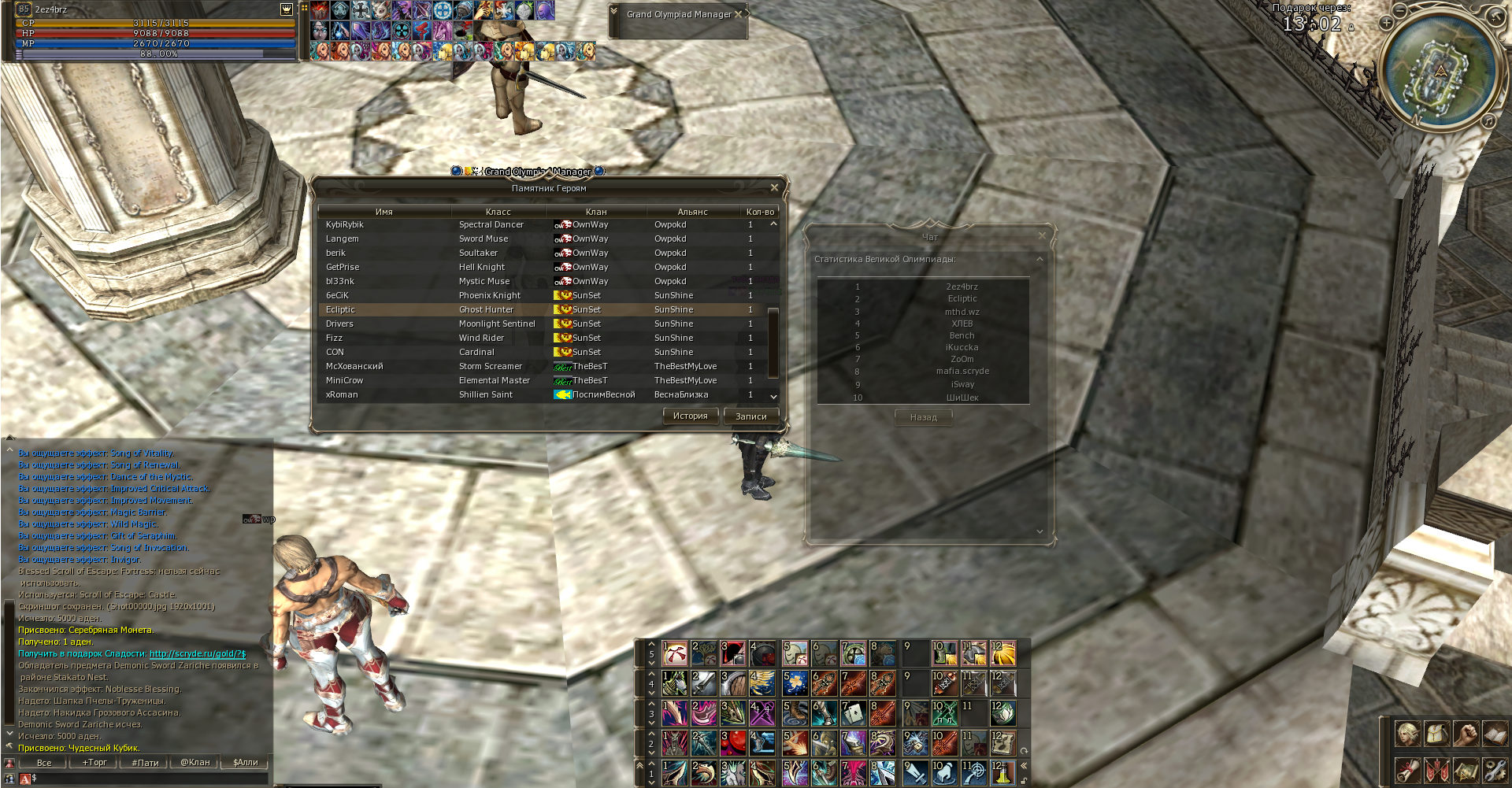Switch to the +Торг chat tab
Screen dimensions: 1512x788
point(94,763)
